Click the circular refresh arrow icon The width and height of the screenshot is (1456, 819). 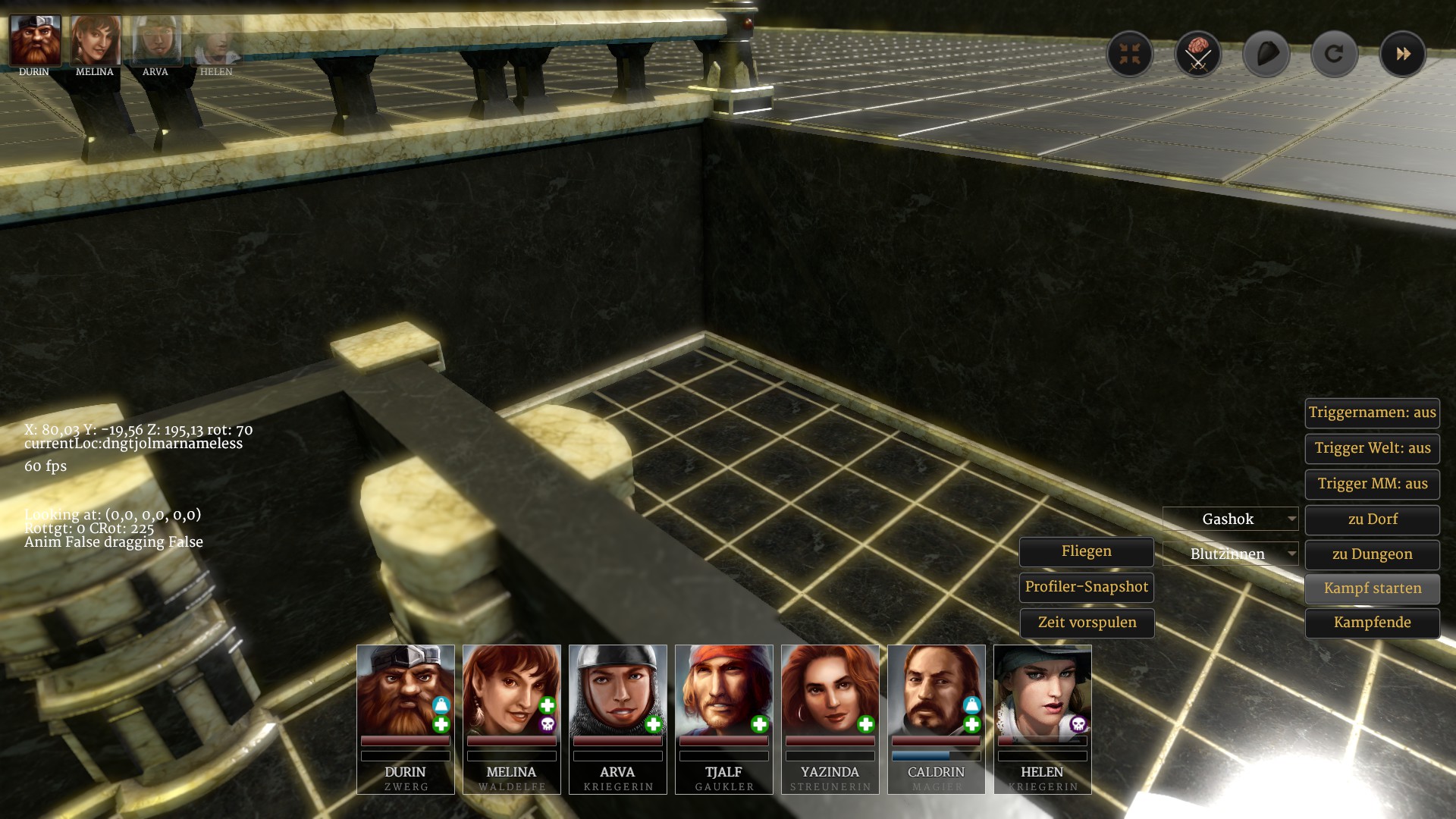coord(1334,54)
